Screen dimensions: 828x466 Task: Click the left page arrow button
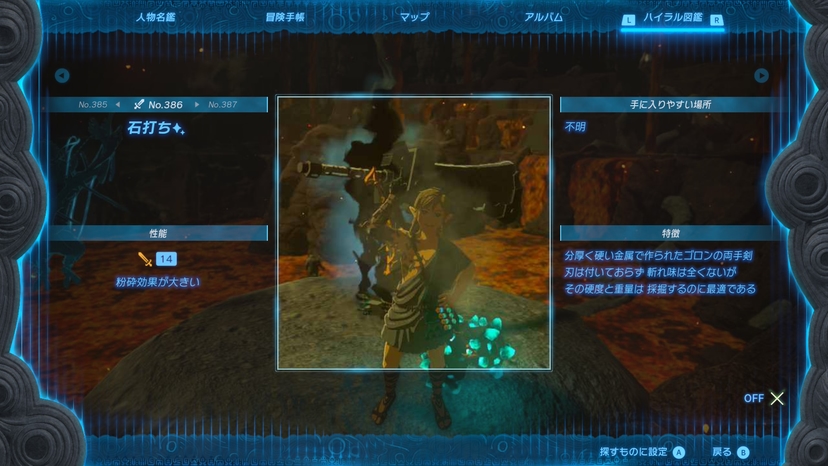click(62, 75)
